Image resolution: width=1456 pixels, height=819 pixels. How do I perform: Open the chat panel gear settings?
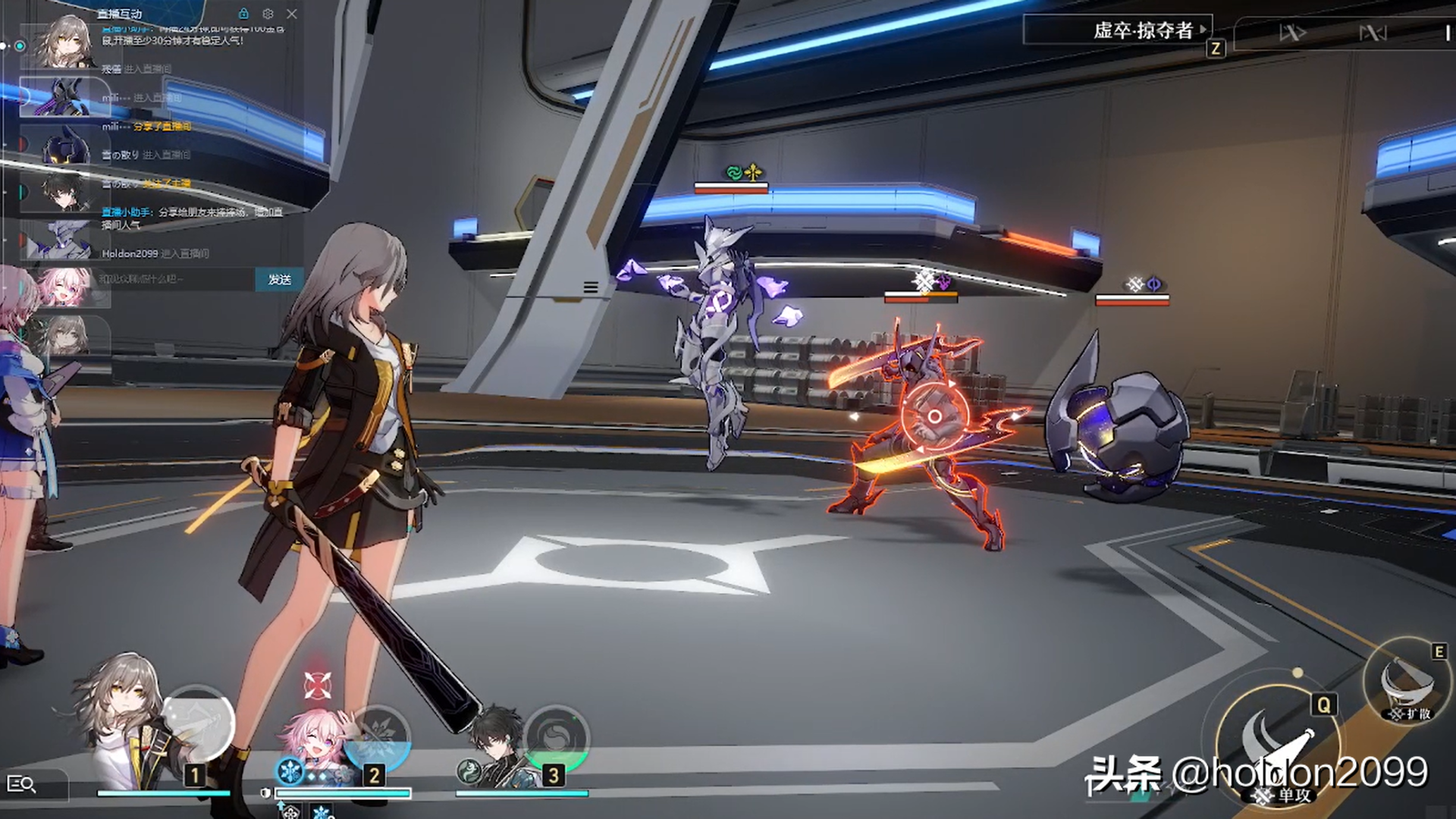click(x=268, y=14)
